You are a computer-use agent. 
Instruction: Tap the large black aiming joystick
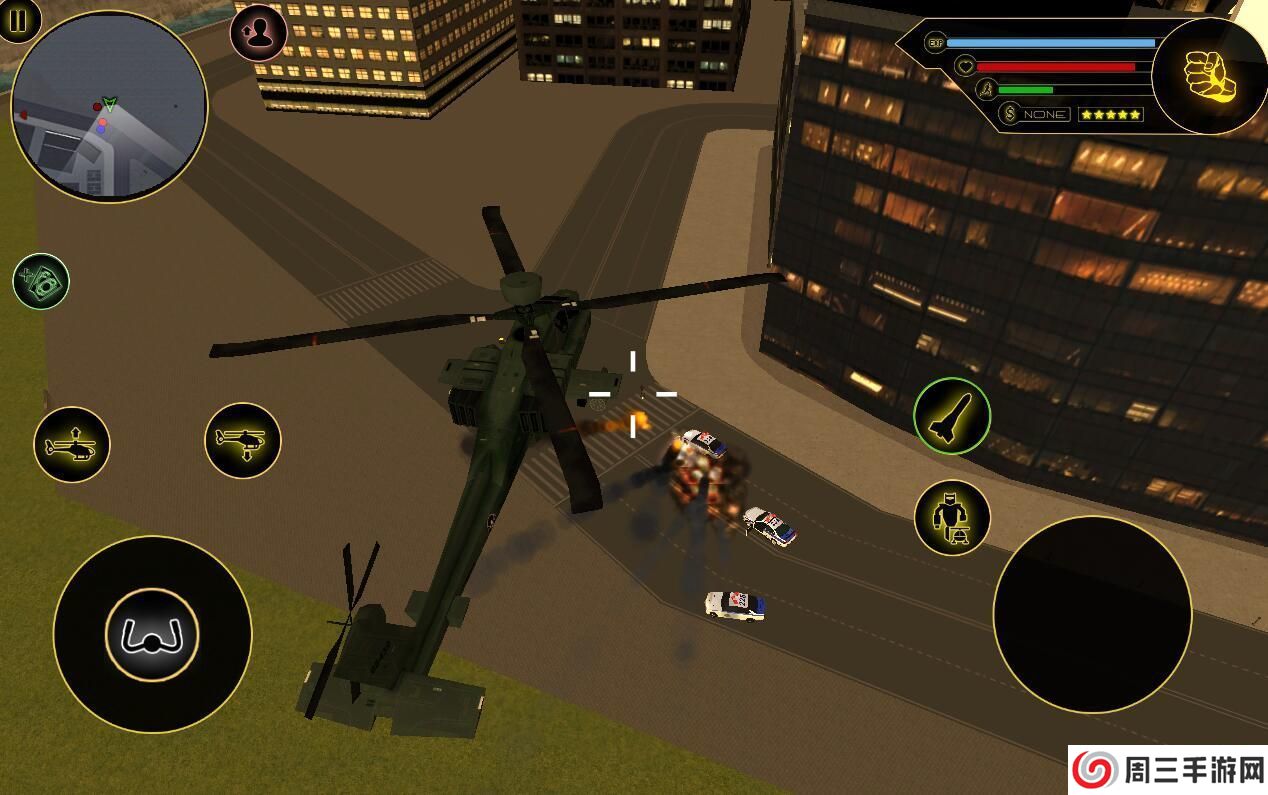1092,614
